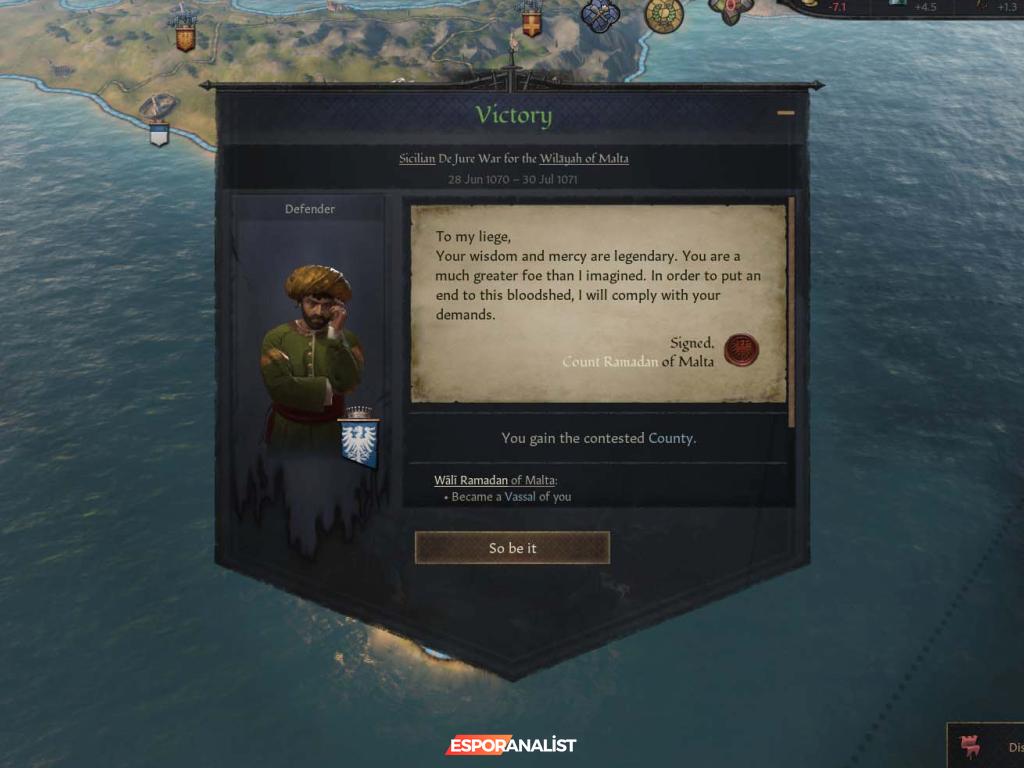Open the Sicilian link in the war title

[417, 159]
